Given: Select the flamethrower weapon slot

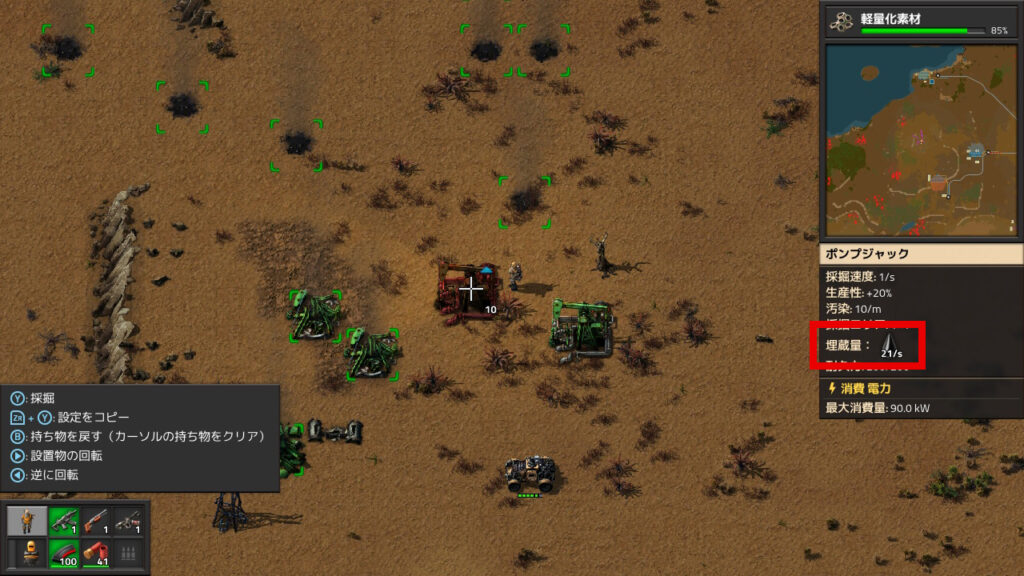Looking at the screenshot, I should [127, 521].
